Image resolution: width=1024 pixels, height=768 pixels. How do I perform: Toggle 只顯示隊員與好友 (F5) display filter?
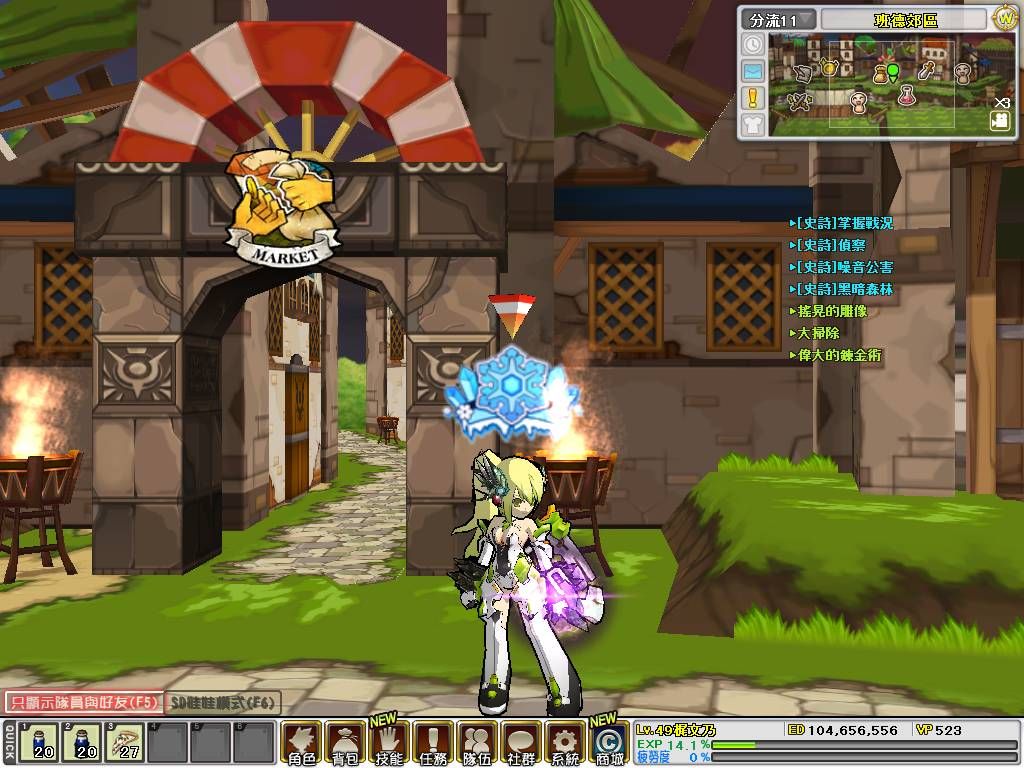82,703
